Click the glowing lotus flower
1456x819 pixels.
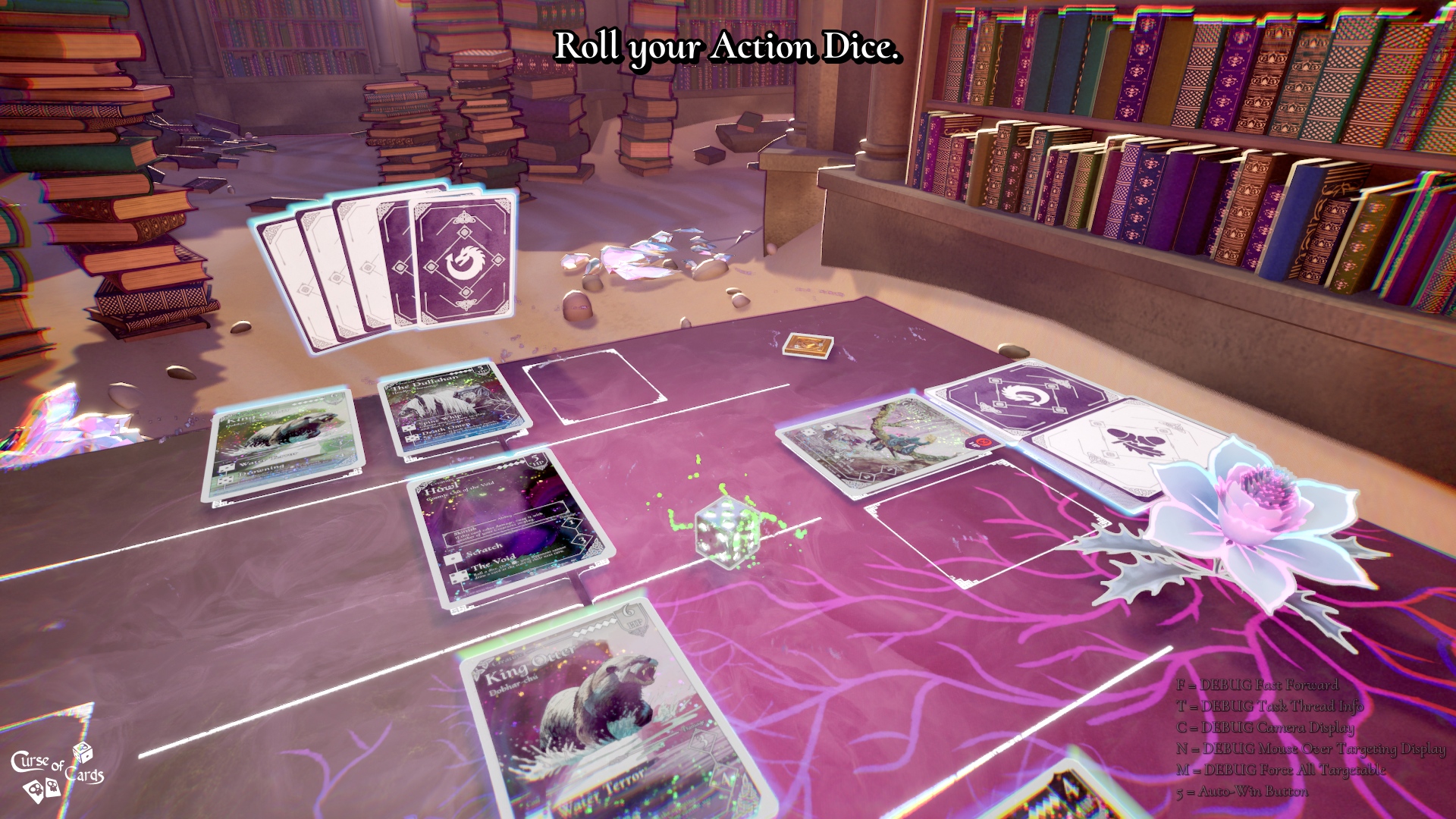[x=1251, y=516]
